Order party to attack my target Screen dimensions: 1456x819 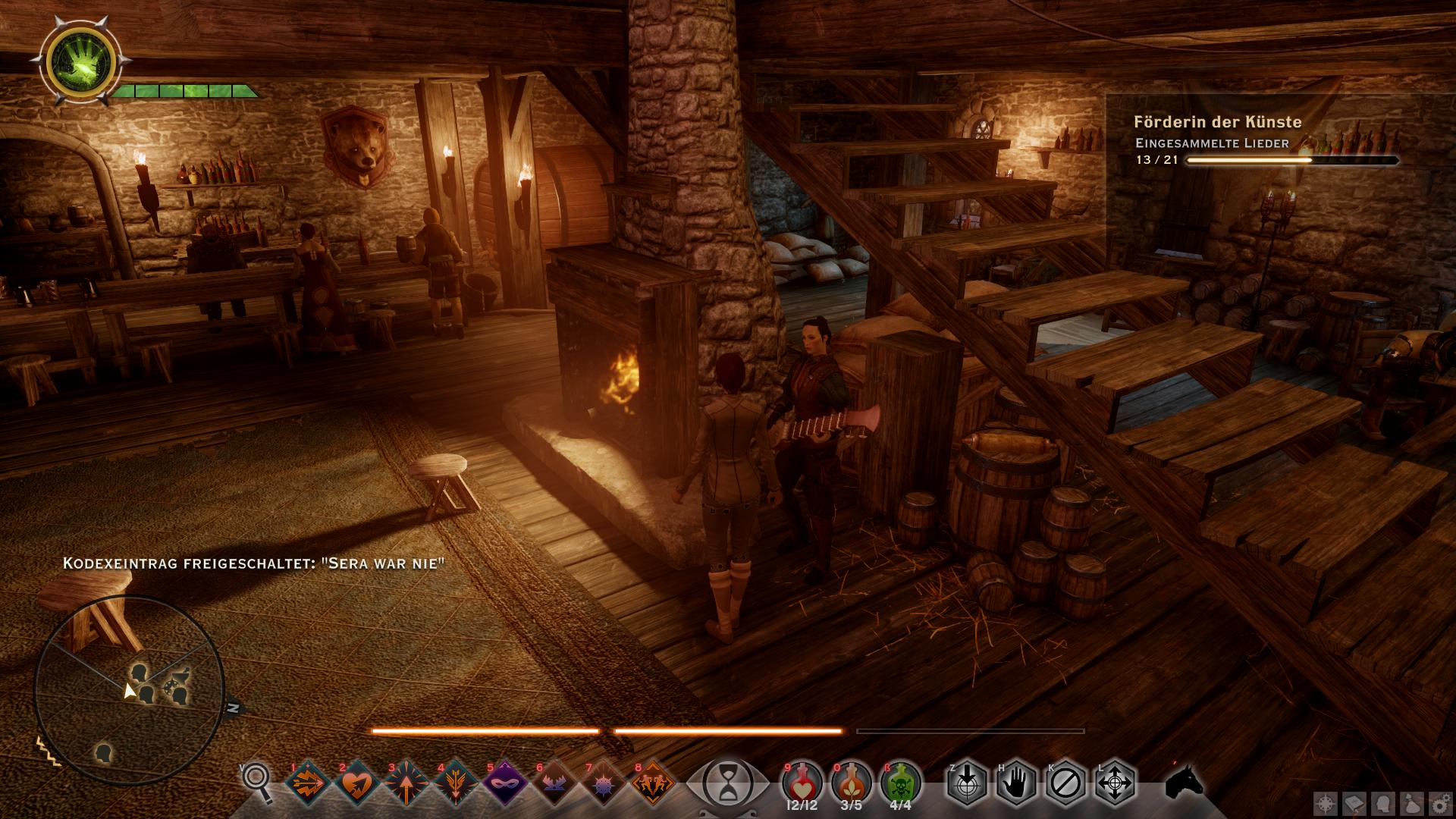point(967,782)
